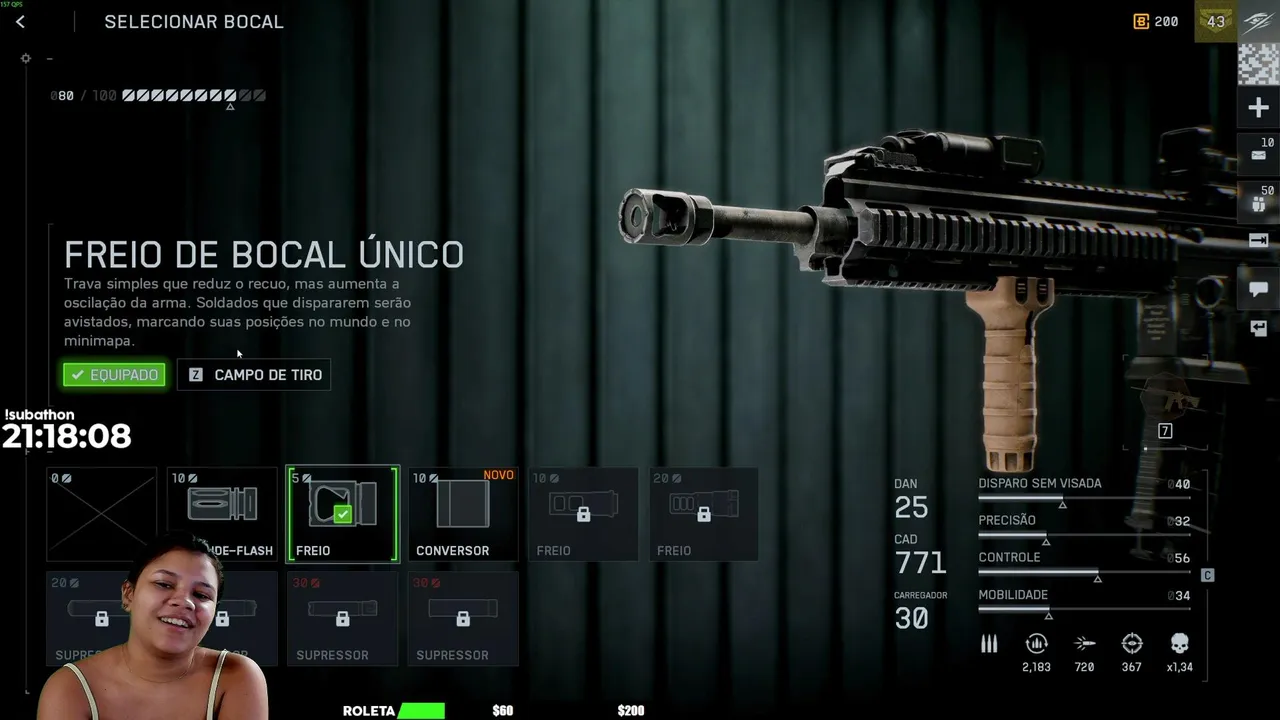Select the empty no-muzzle slot

point(102,513)
